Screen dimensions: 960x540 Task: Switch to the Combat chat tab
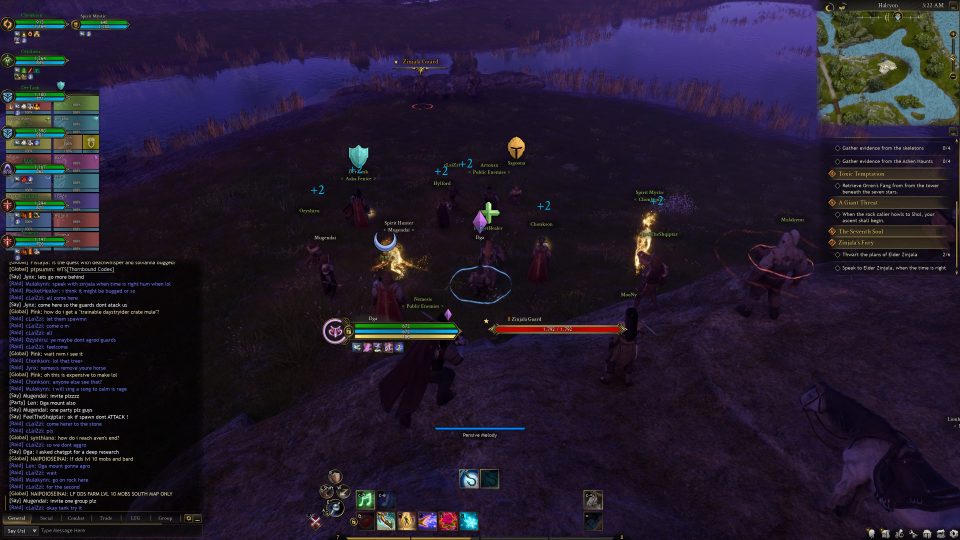pos(75,518)
